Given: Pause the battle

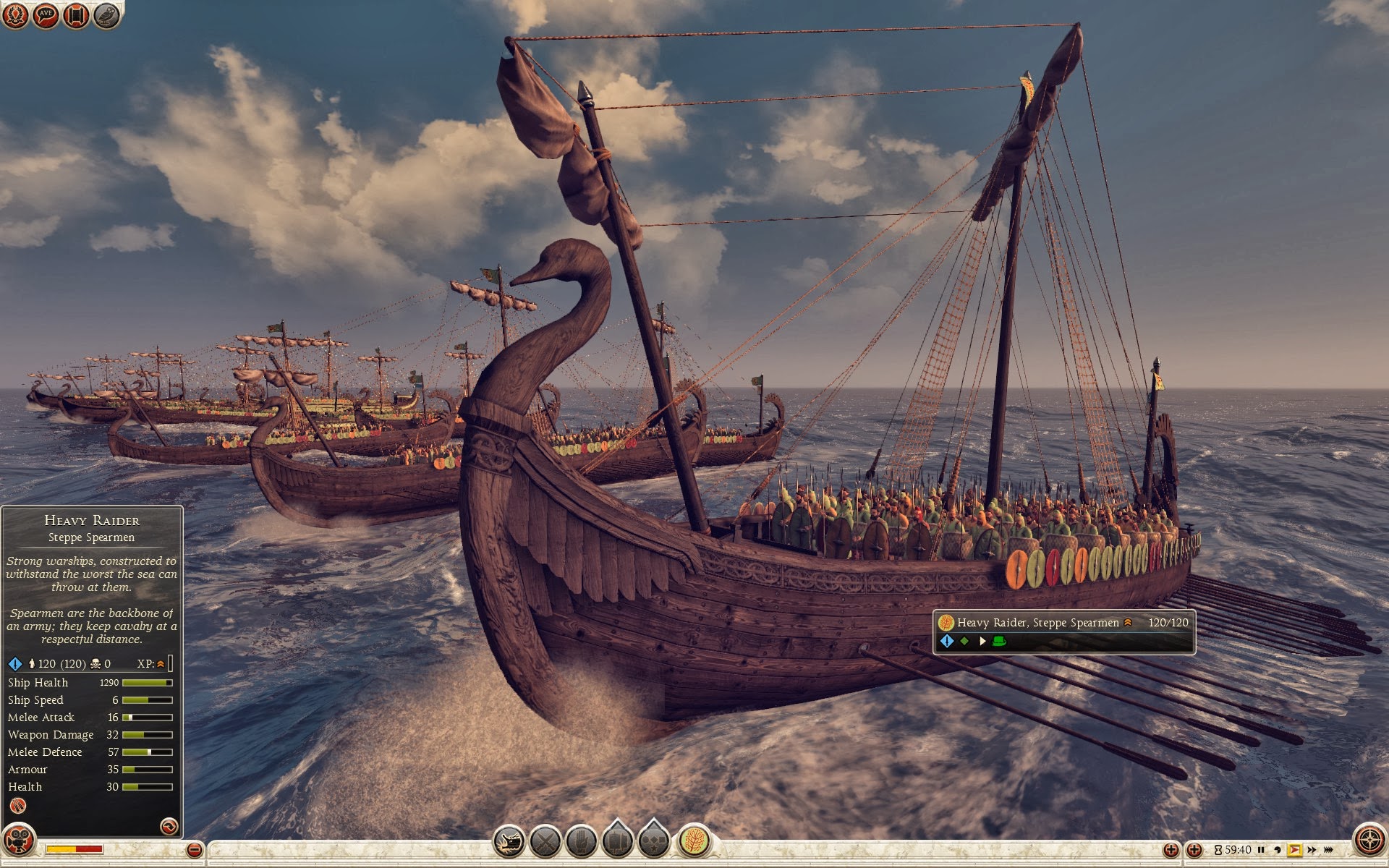Looking at the screenshot, I should [x=1261, y=850].
